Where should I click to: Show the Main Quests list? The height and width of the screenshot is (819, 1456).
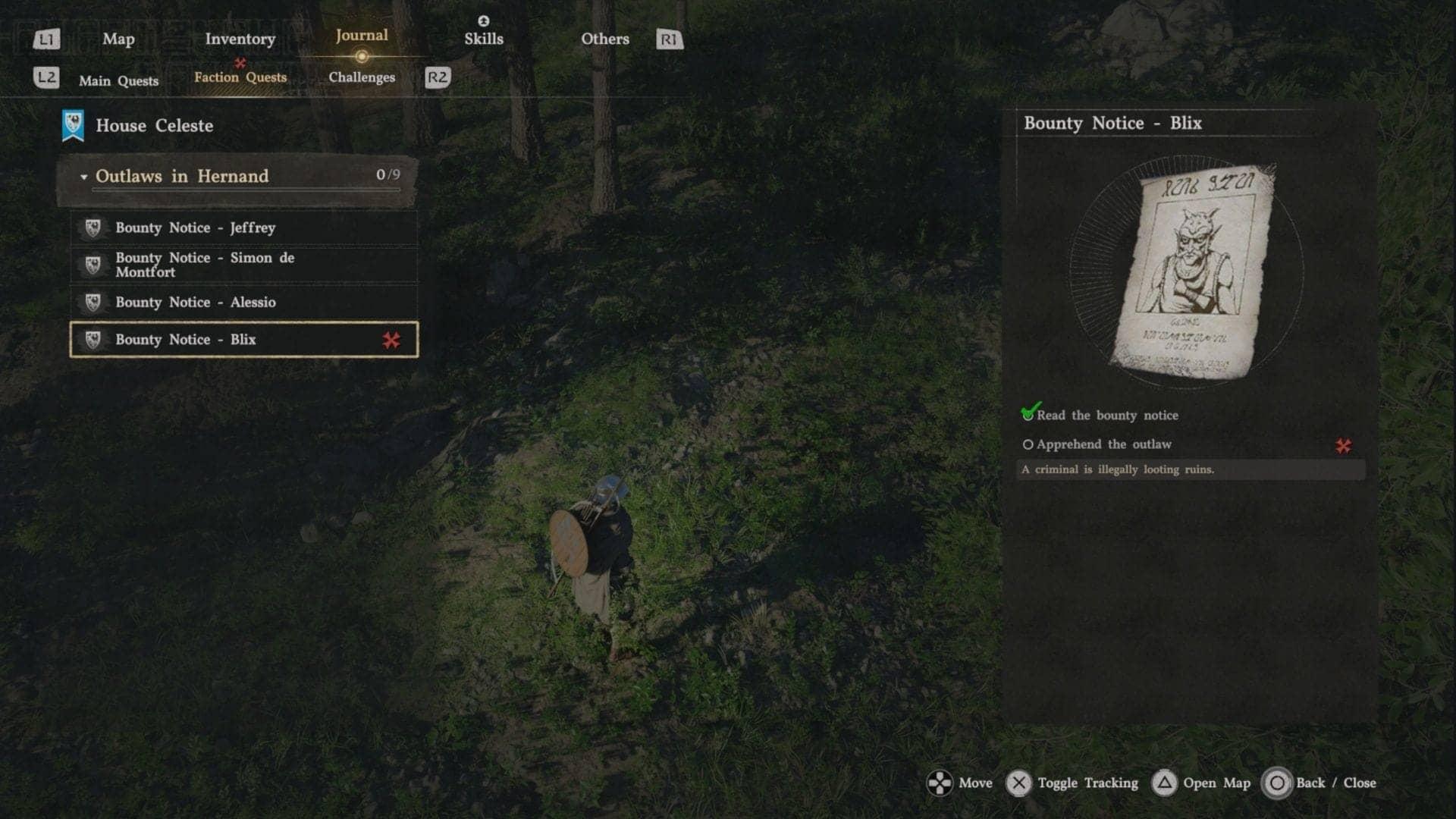click(119, 81)
